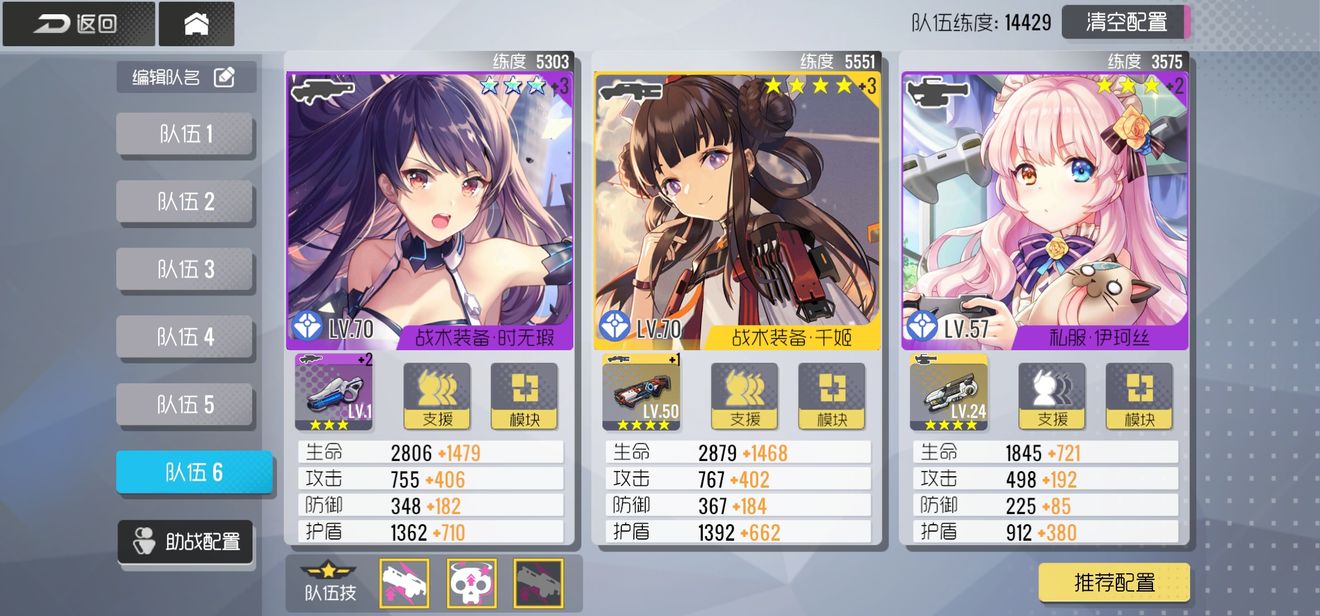Select the 队伍 3 tab

186,269
